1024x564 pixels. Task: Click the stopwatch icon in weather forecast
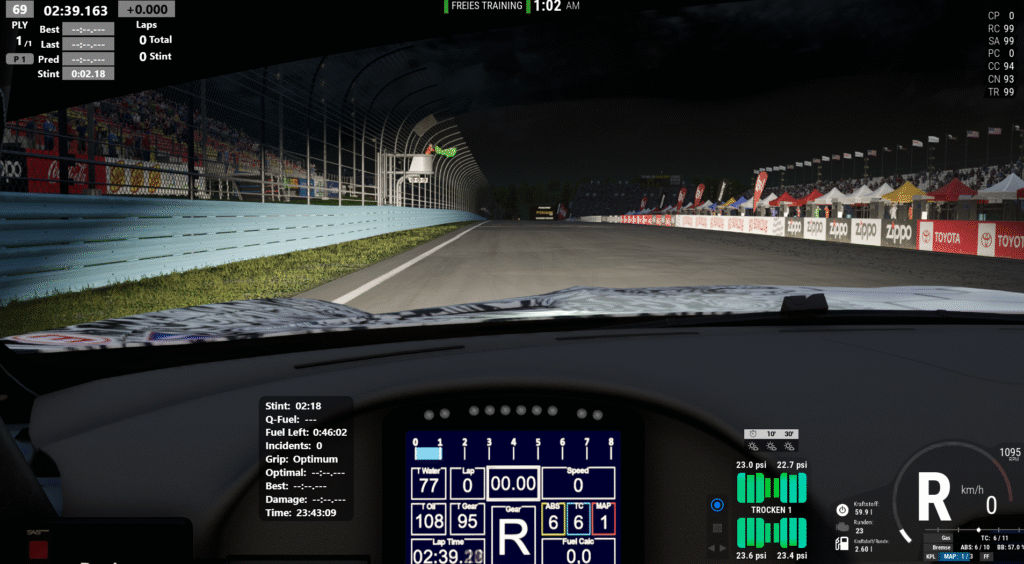click(x=752, y=434)
